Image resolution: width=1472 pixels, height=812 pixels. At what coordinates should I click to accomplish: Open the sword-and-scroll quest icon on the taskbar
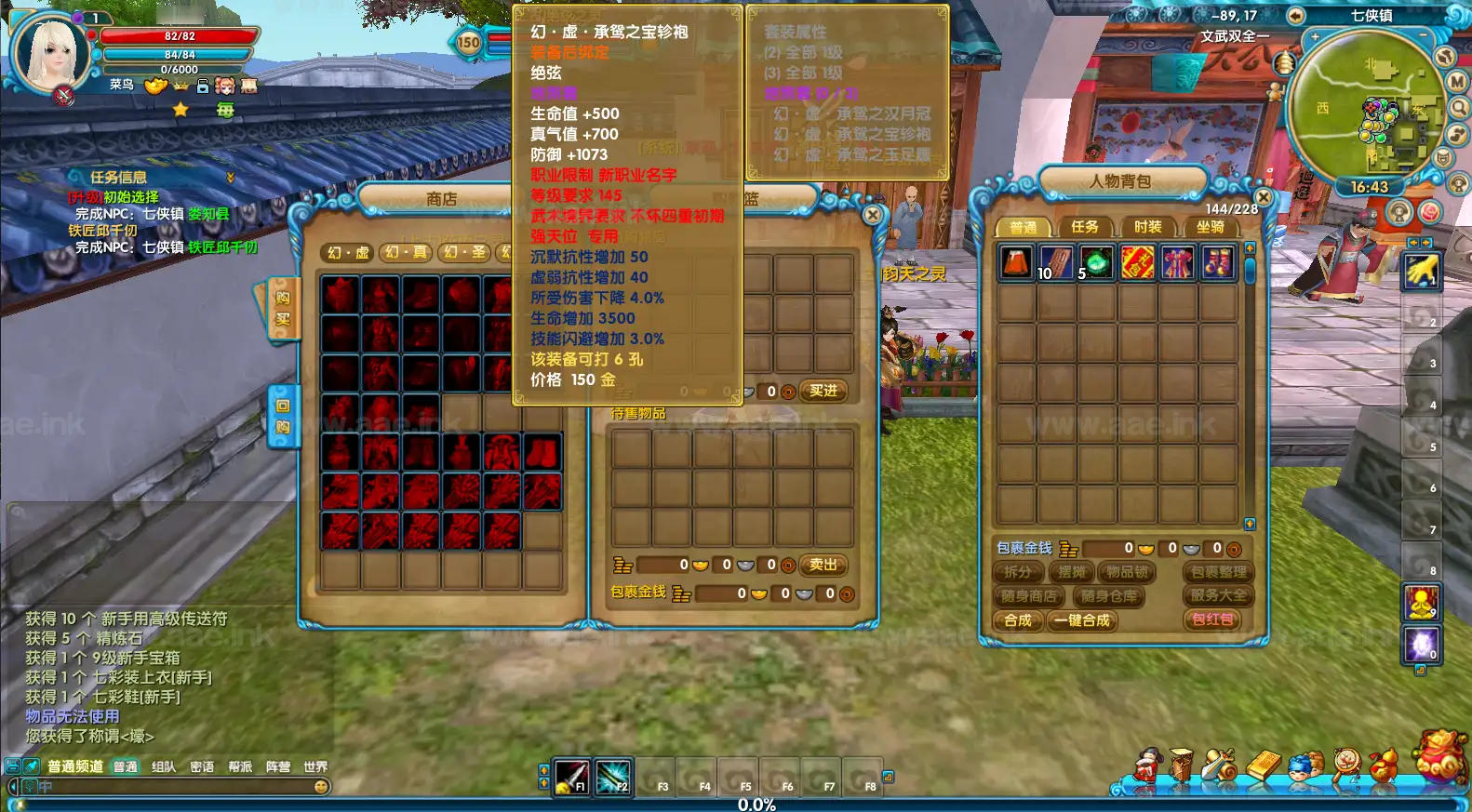pyautogui.click(x=1222, y=765)
